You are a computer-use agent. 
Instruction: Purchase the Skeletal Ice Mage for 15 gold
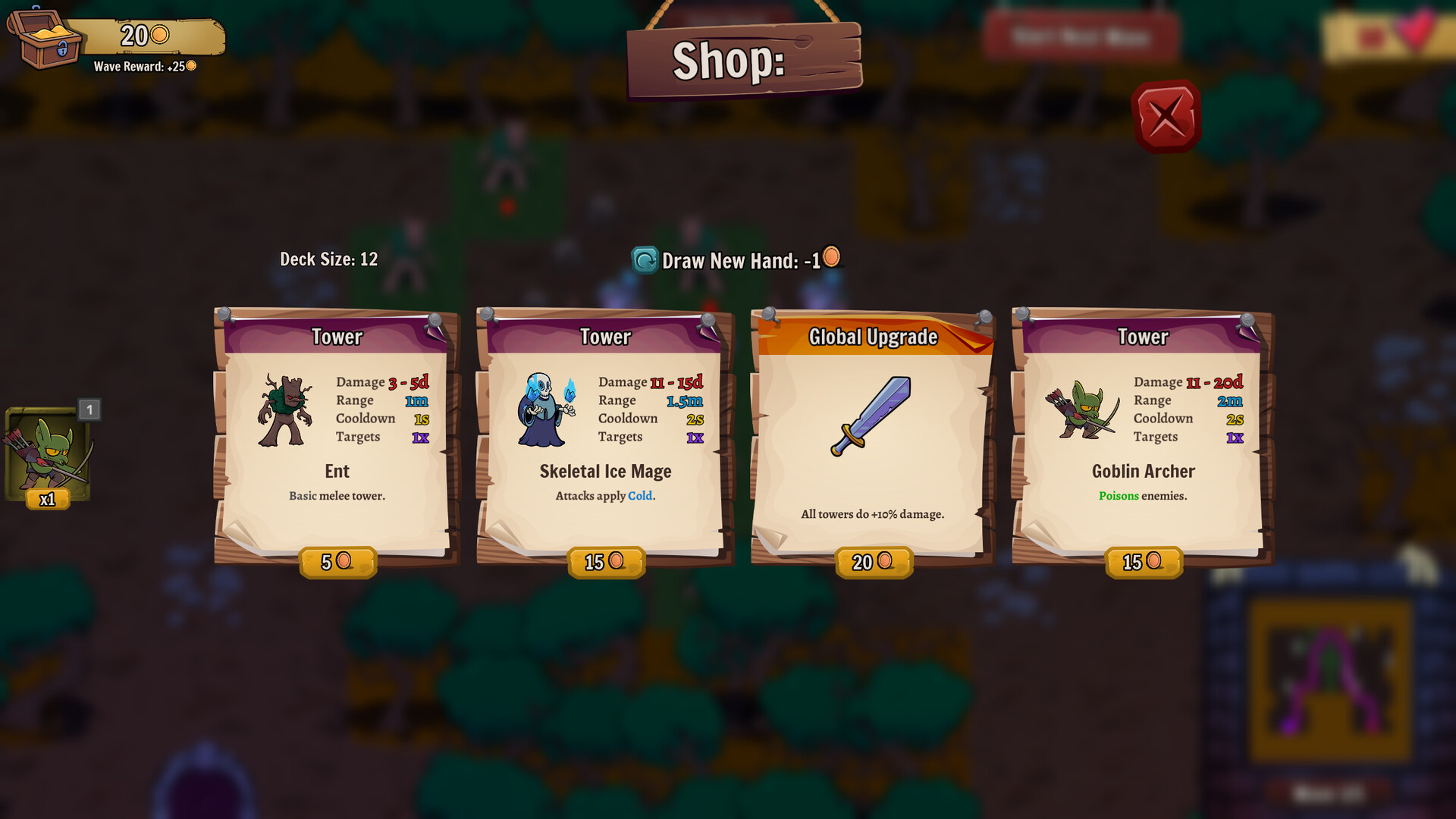606,562
